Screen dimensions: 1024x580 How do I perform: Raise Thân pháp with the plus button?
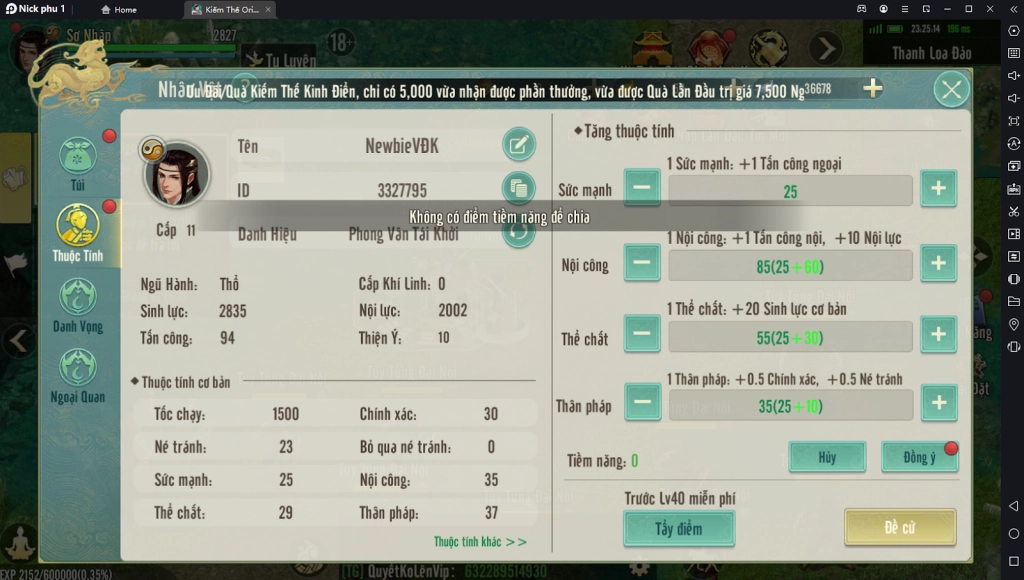coord(938,403)
